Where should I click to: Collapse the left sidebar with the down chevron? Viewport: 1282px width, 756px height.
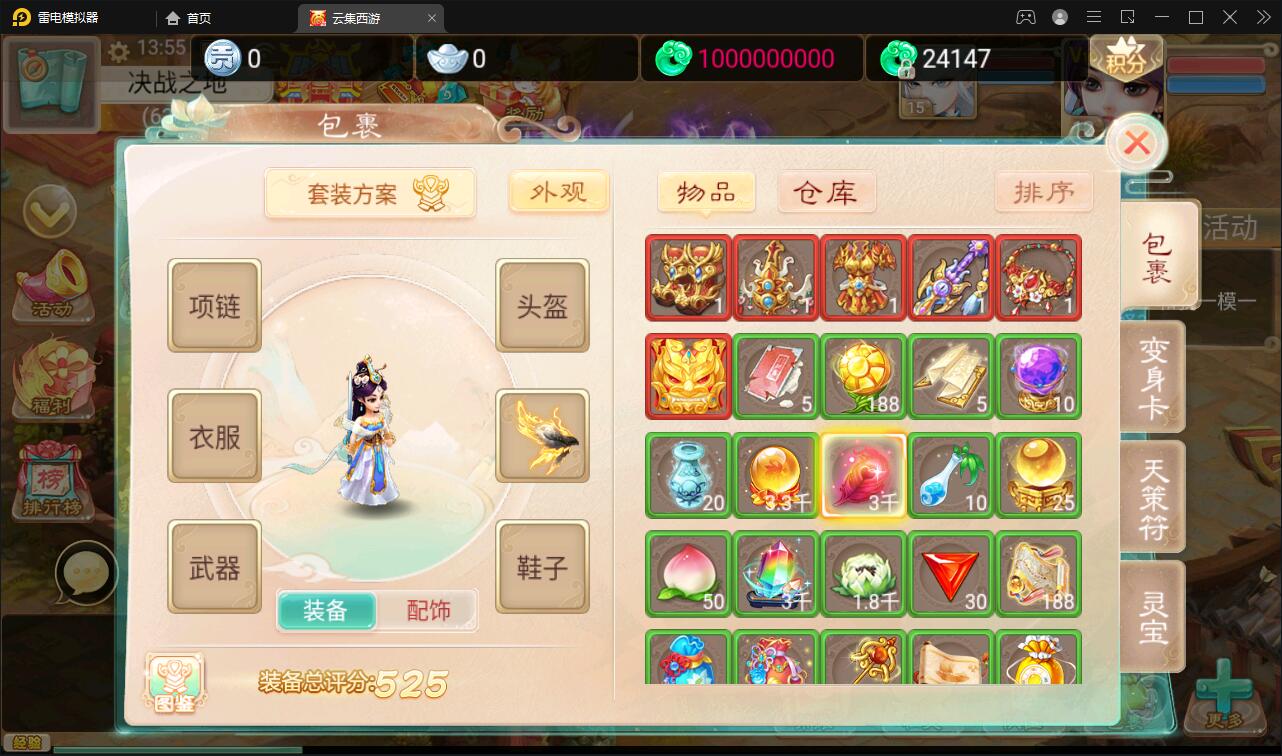point(50,213)
